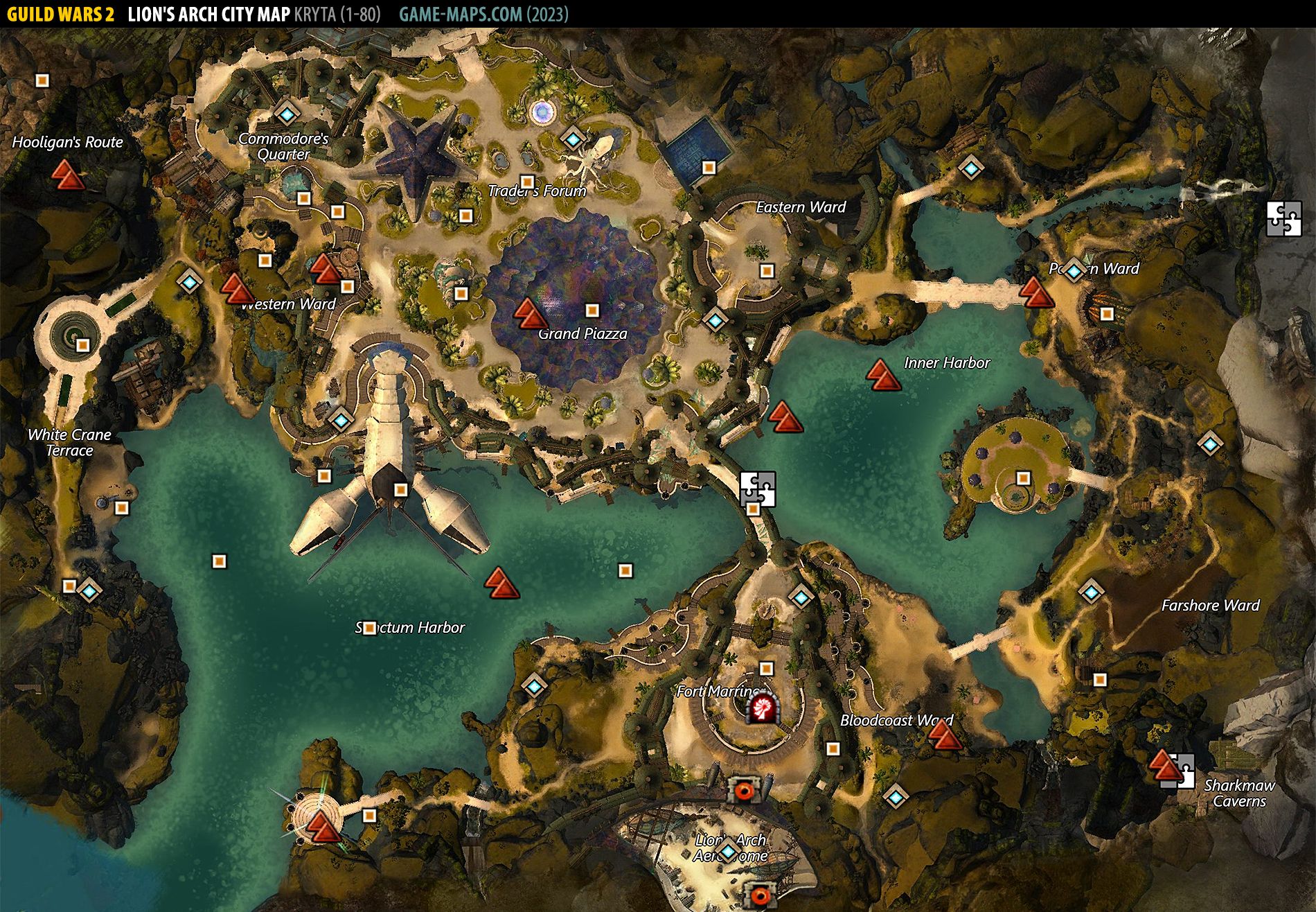This screenshot has width=1316, height=912.
Task: Select the Grand Piazza point of interest square
Action: [592, 310]
